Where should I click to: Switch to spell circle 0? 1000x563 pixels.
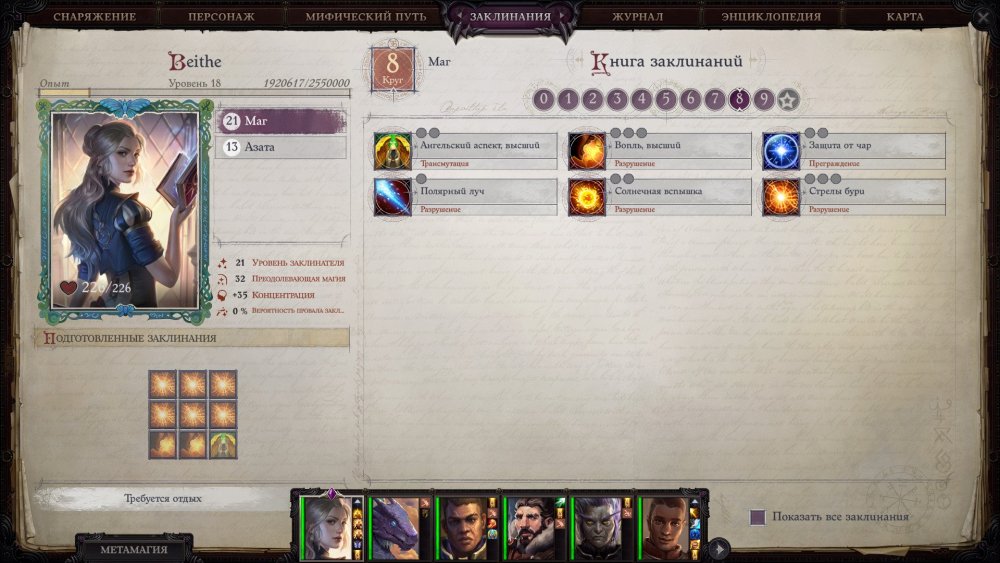coord(543,99)
